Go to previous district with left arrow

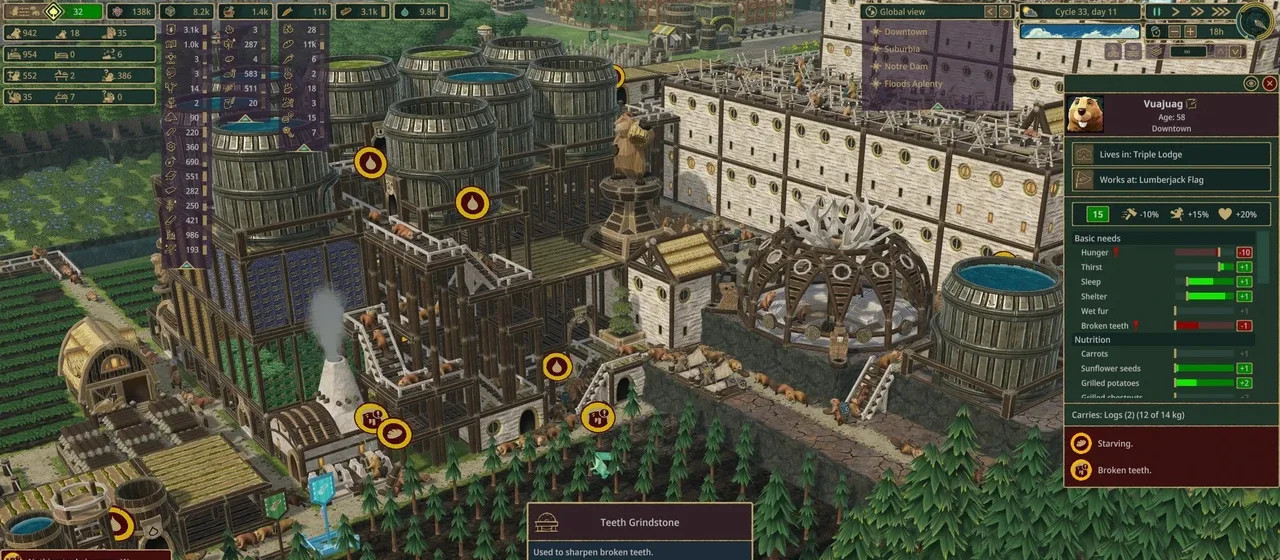990,12
